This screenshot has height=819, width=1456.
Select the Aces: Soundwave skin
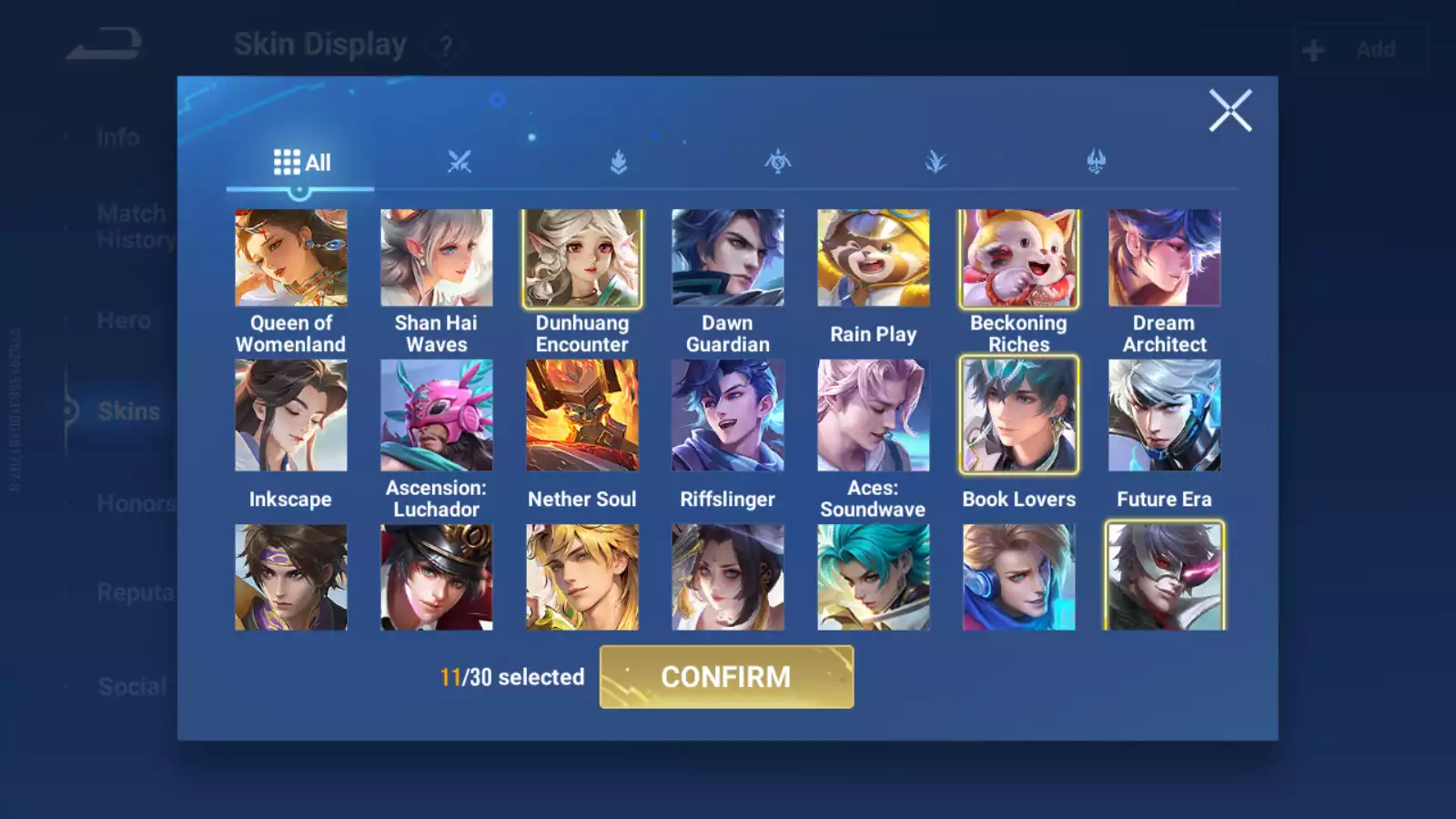coord(874,416)
